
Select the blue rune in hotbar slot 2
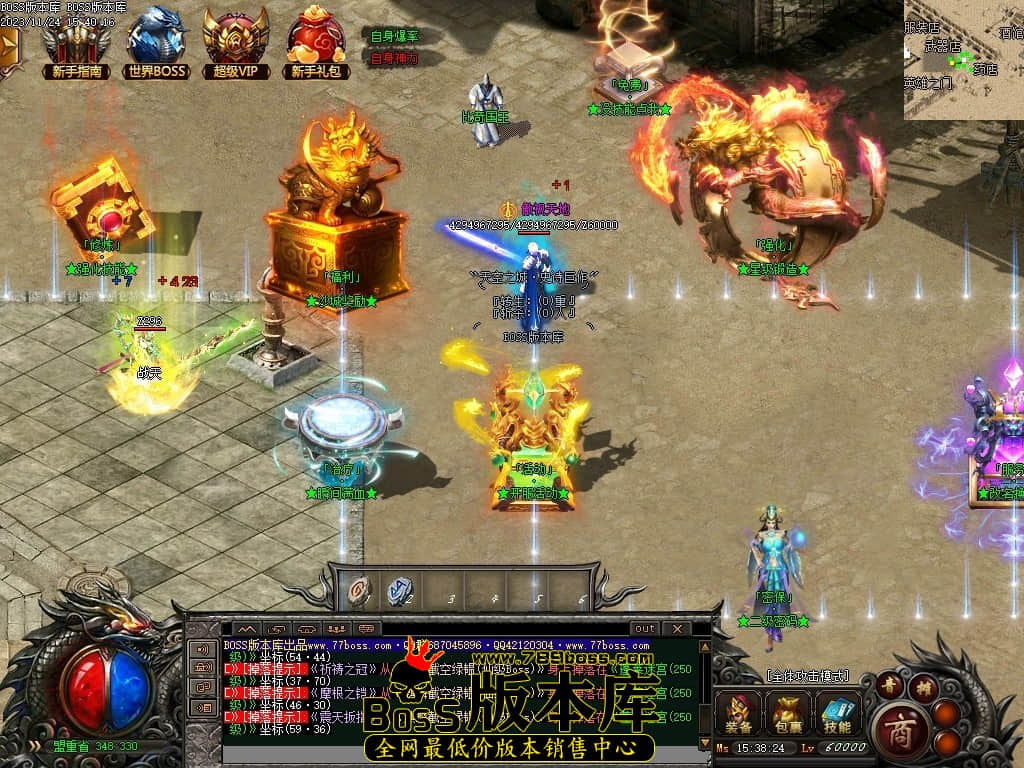pyautogui.click(x=399, y=591)
